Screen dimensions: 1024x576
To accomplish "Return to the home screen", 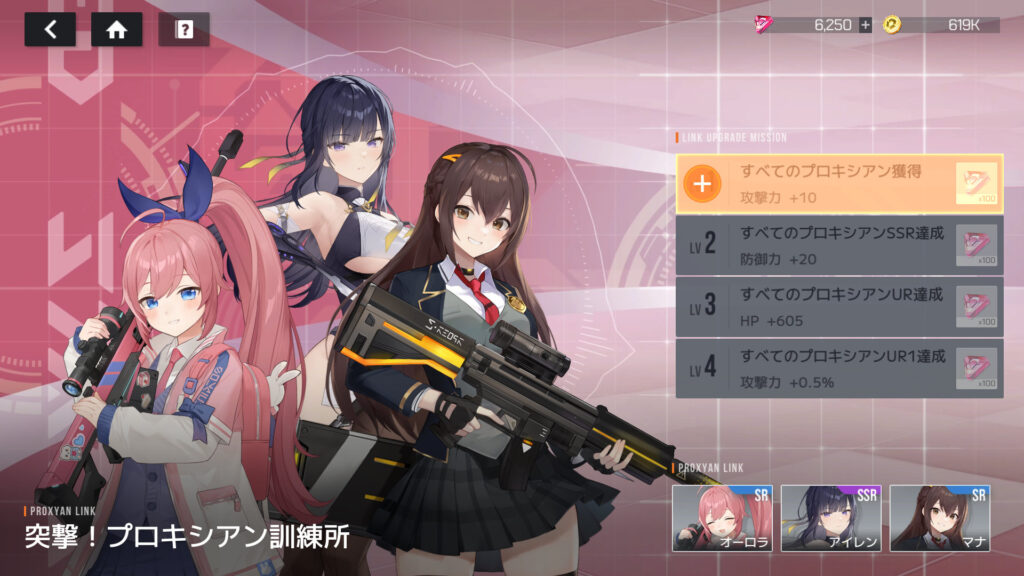I will pos(116,29).
